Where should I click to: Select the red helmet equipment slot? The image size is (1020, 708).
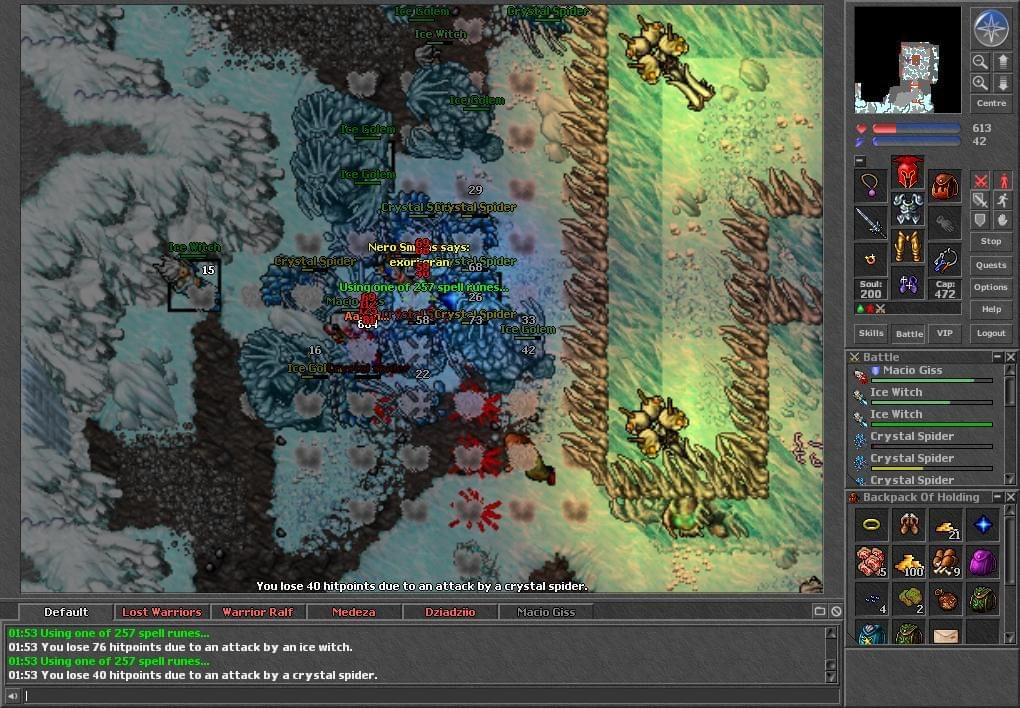907,172
